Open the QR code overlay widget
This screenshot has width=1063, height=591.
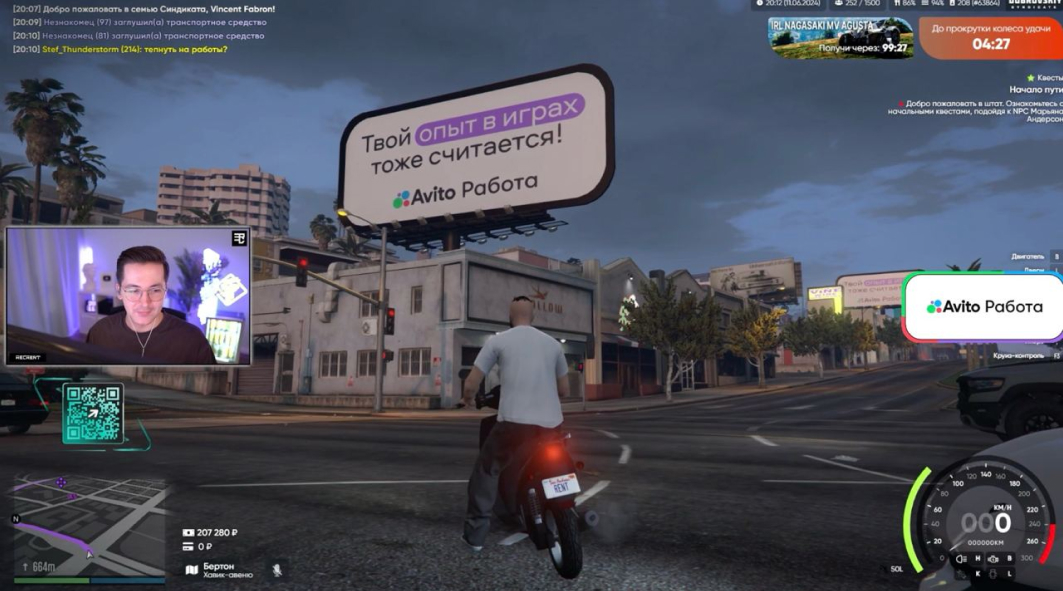pyautogui.click(x=92, y=413)
